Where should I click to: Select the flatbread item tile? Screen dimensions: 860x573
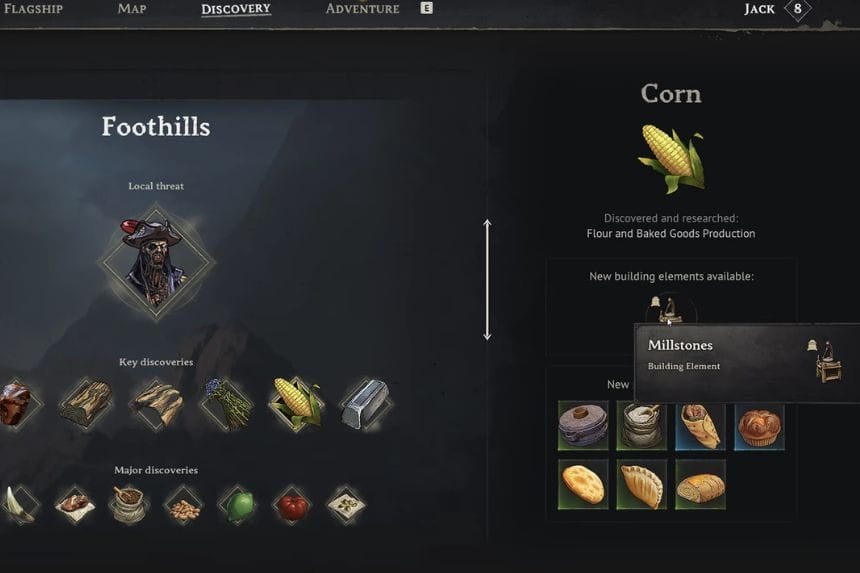point(583,484)
